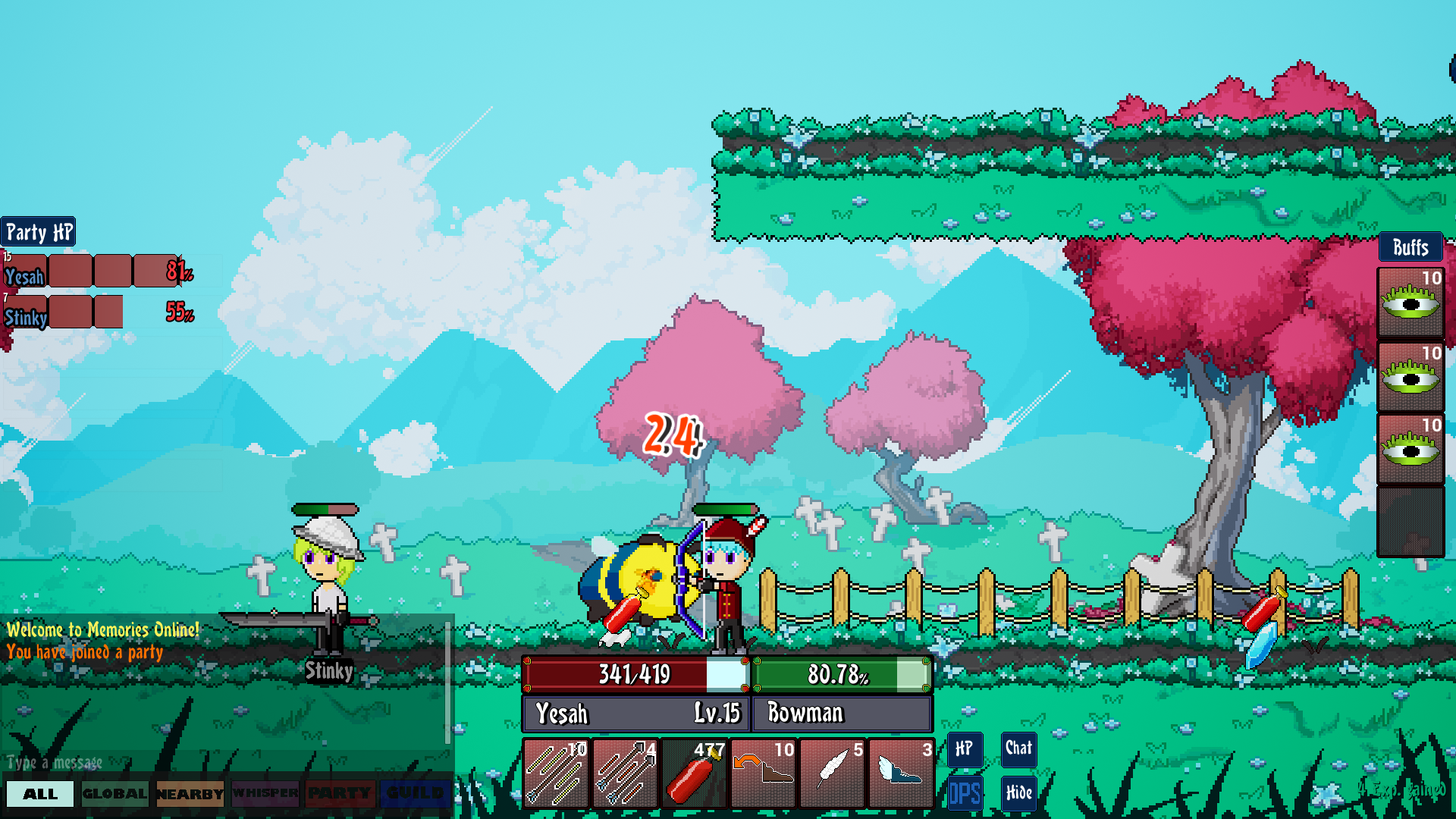Toggle the DPS meter button
Image resolution: width=1456 pixels, height=819 pixels.
point(965,793)
